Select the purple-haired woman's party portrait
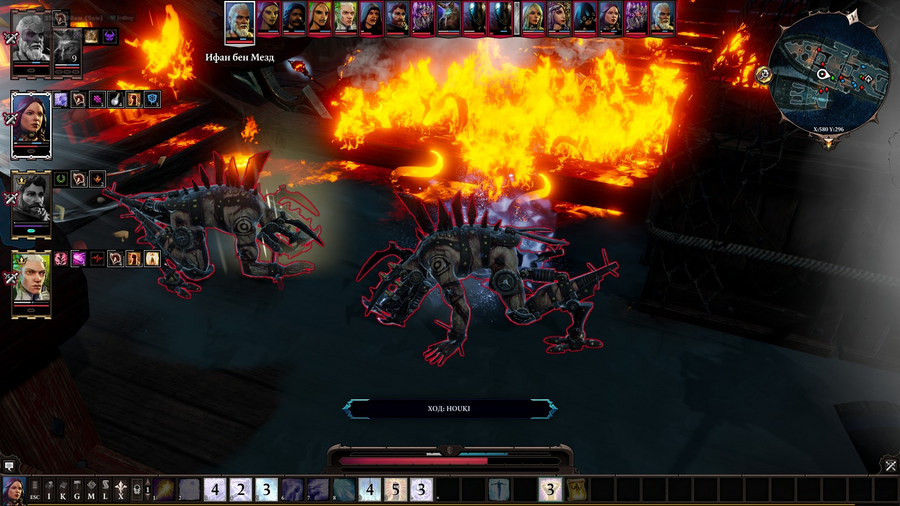This screenshot has height=506, width=900. click(30, 123)
